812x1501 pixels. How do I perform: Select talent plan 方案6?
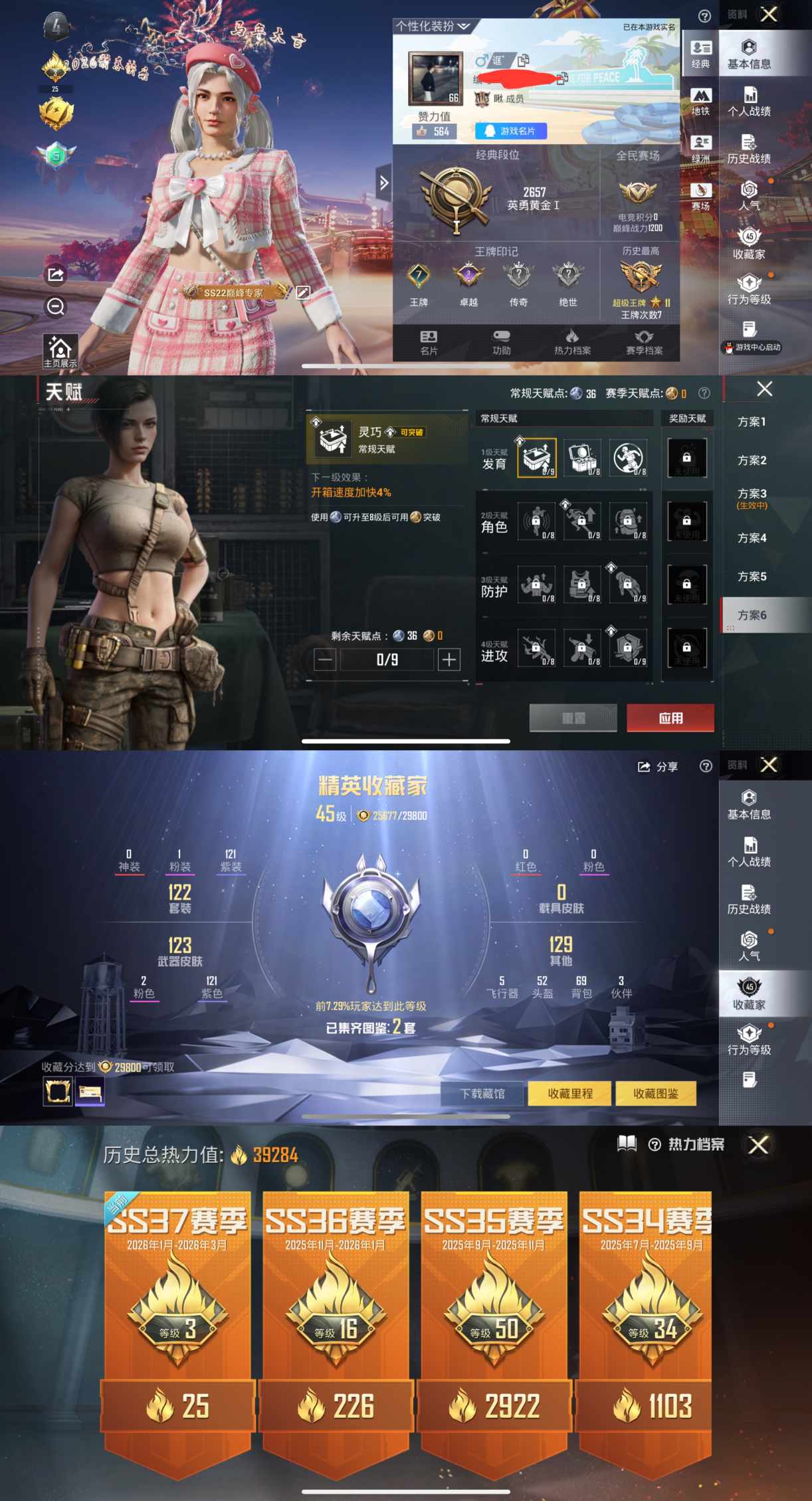tap(752, 615)
